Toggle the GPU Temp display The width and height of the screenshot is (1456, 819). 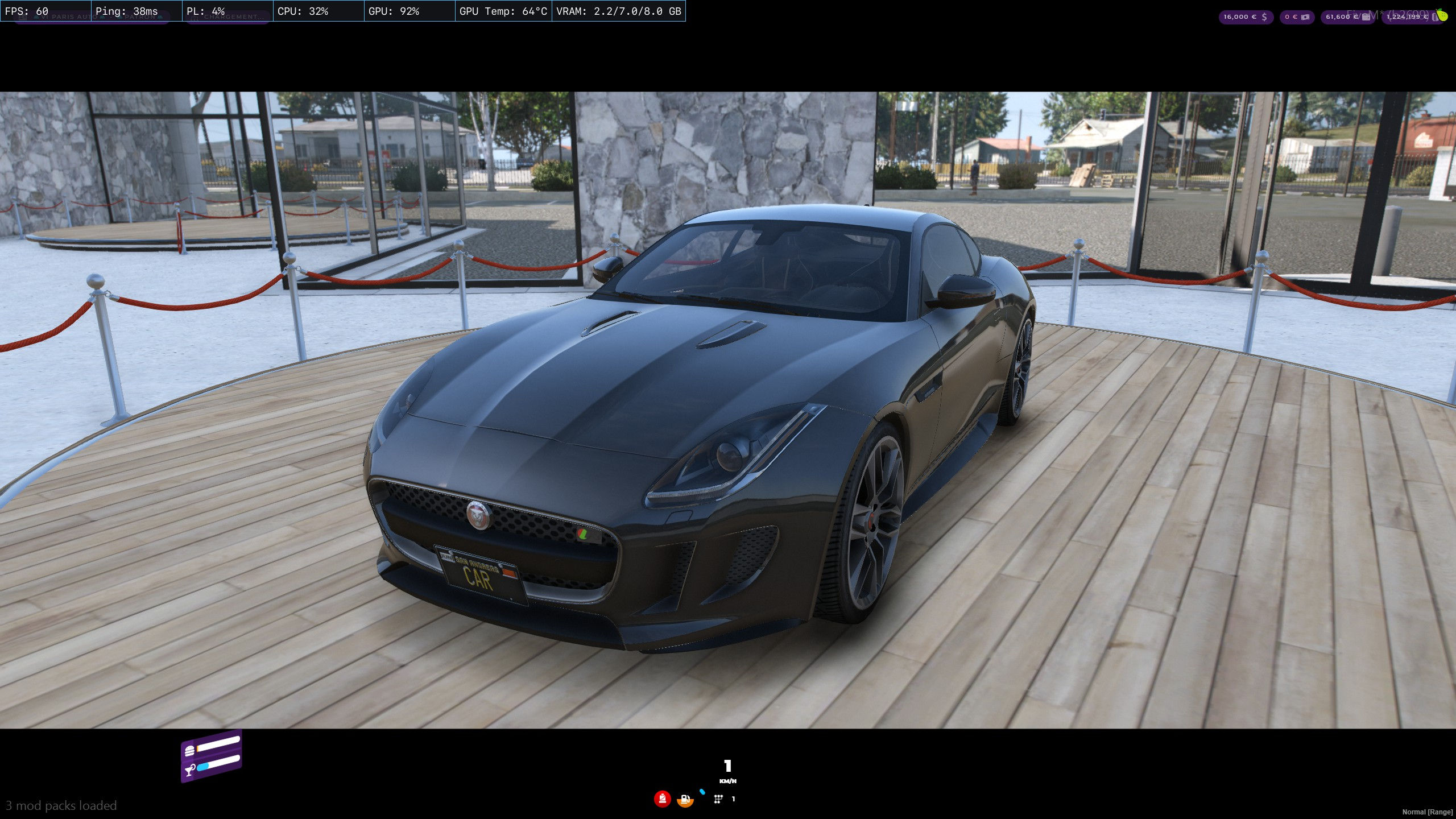[x=503, y=11]
